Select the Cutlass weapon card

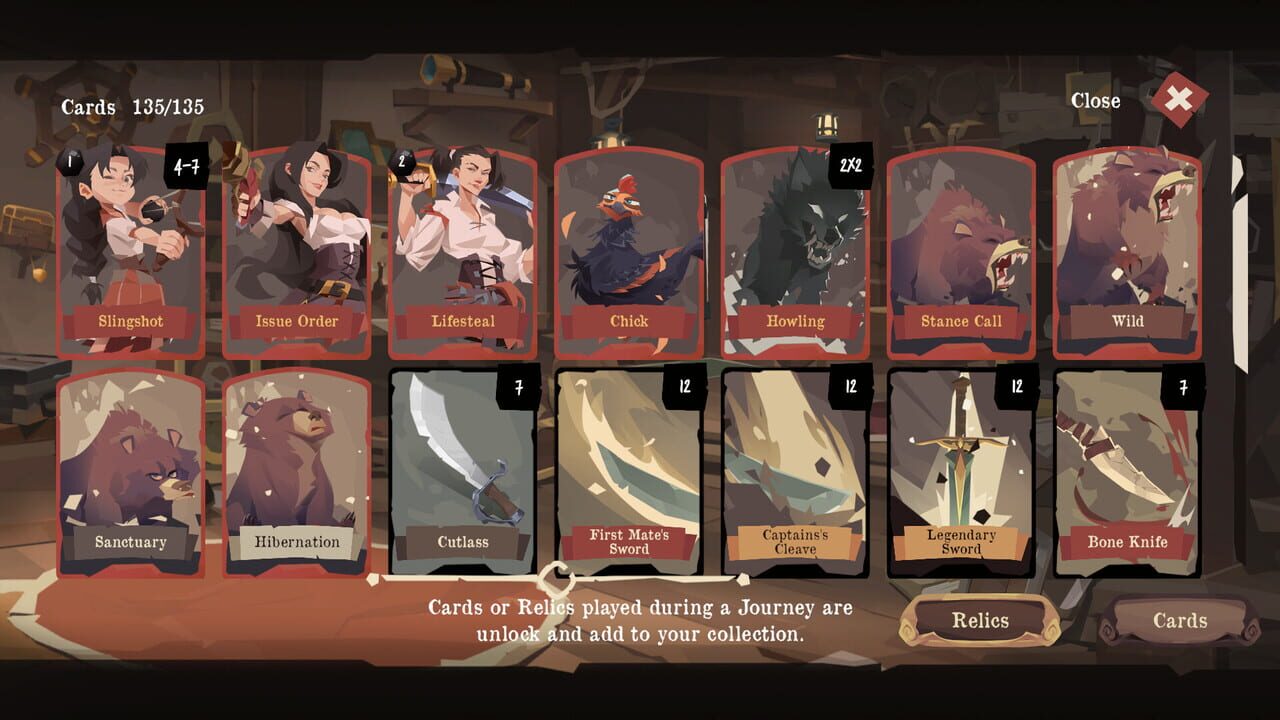click(x=463, y=470)
